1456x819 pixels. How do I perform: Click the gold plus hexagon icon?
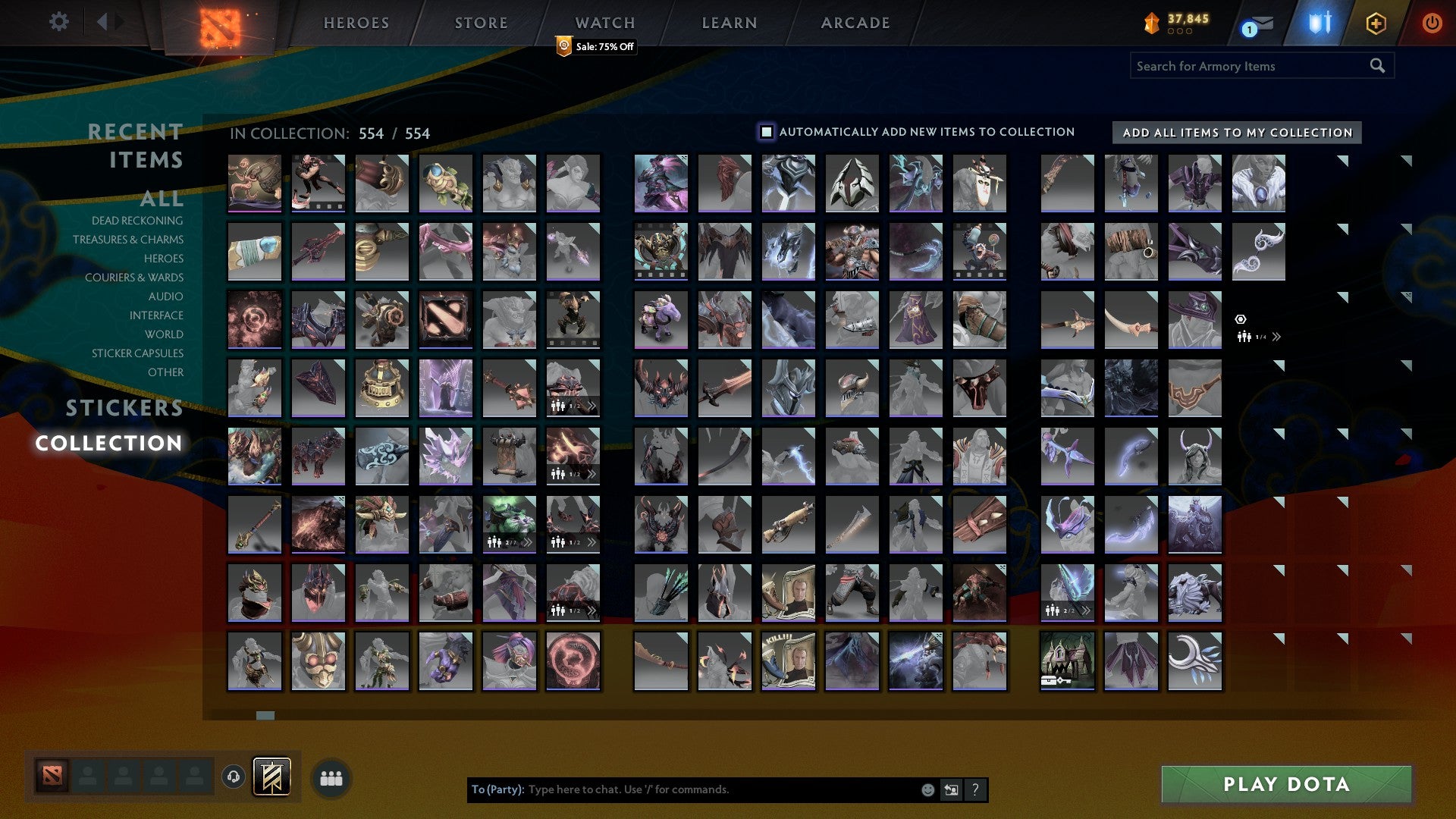click(1378, 23)
